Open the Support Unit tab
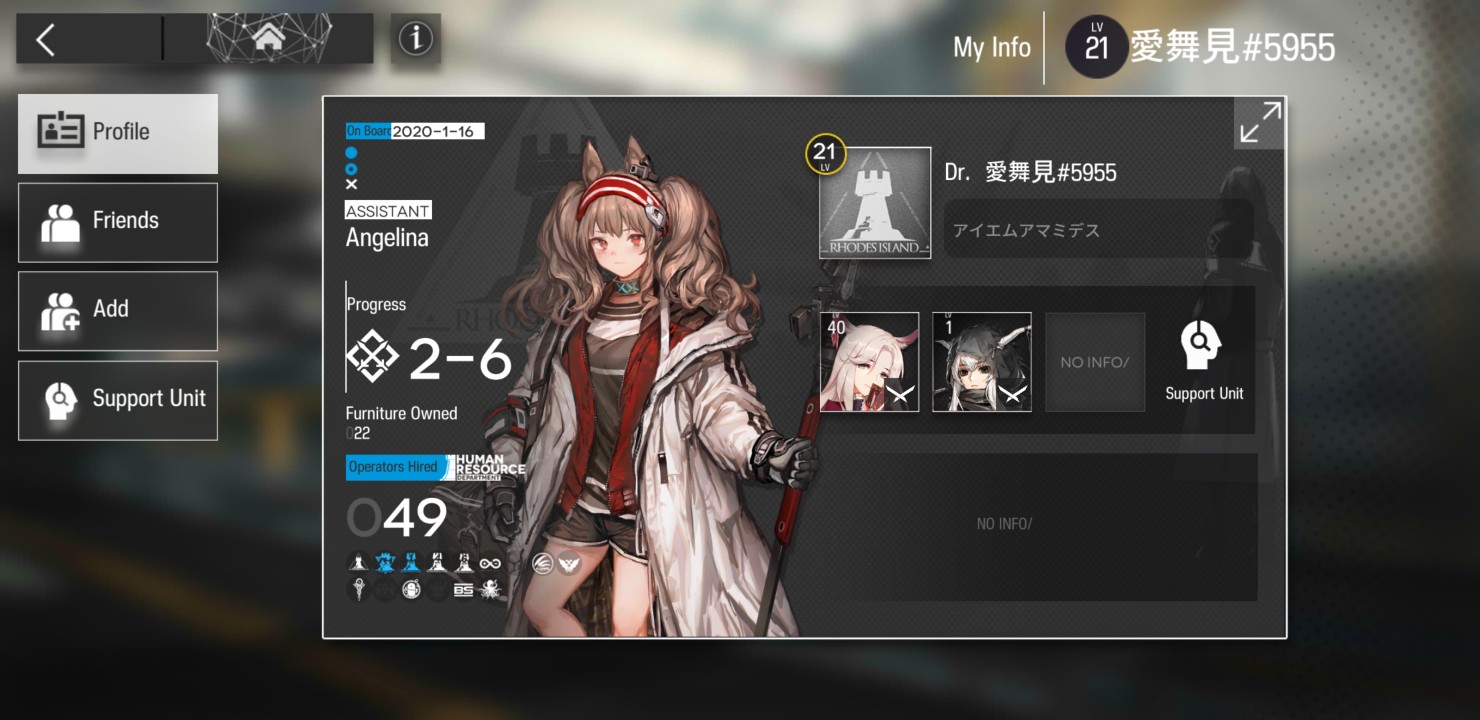 click(x=118, y=399)
